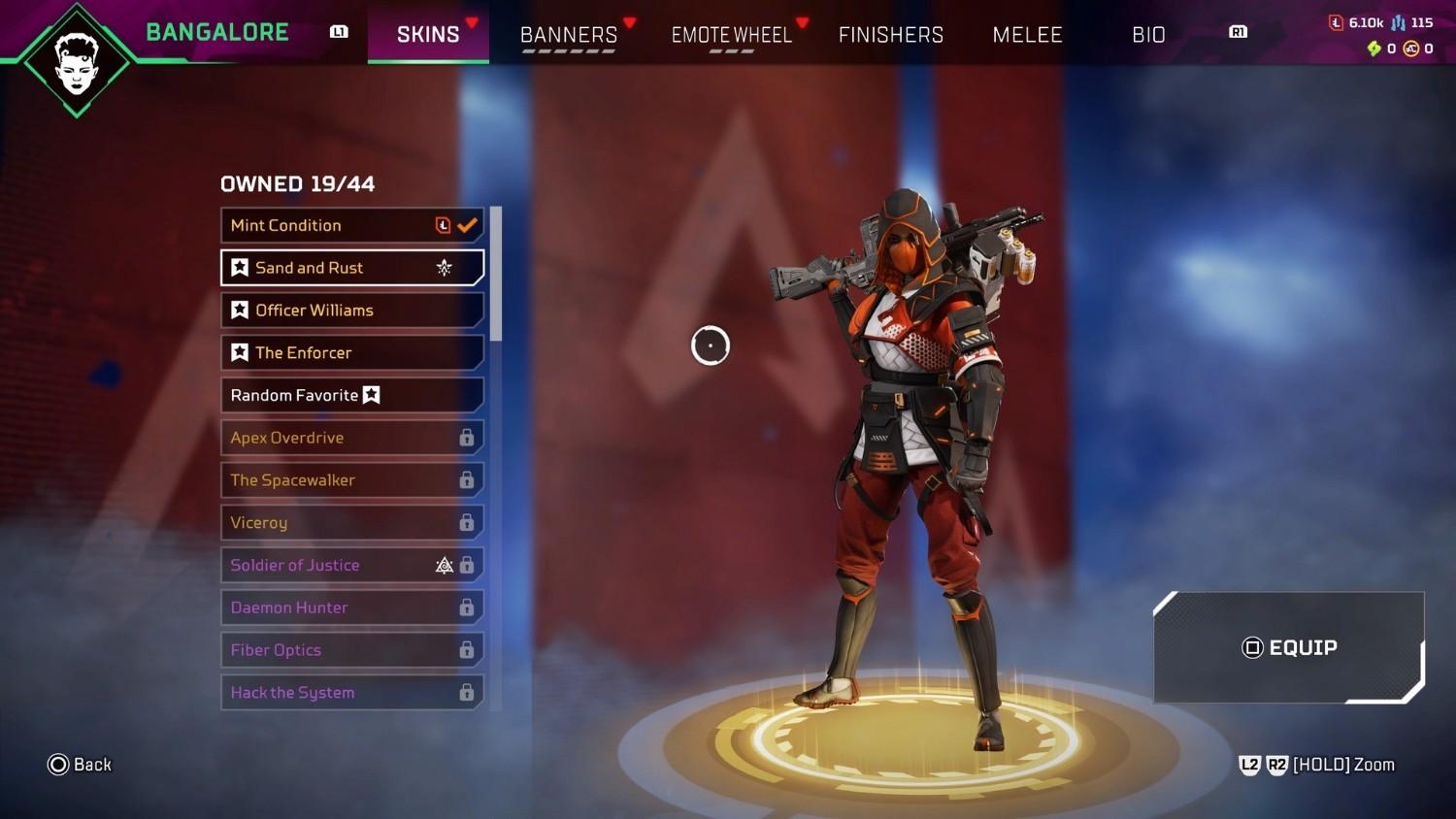1456x819 pixels.
Task: Toggle the favorite star on Officer Williams
Action: click(240, 310)
